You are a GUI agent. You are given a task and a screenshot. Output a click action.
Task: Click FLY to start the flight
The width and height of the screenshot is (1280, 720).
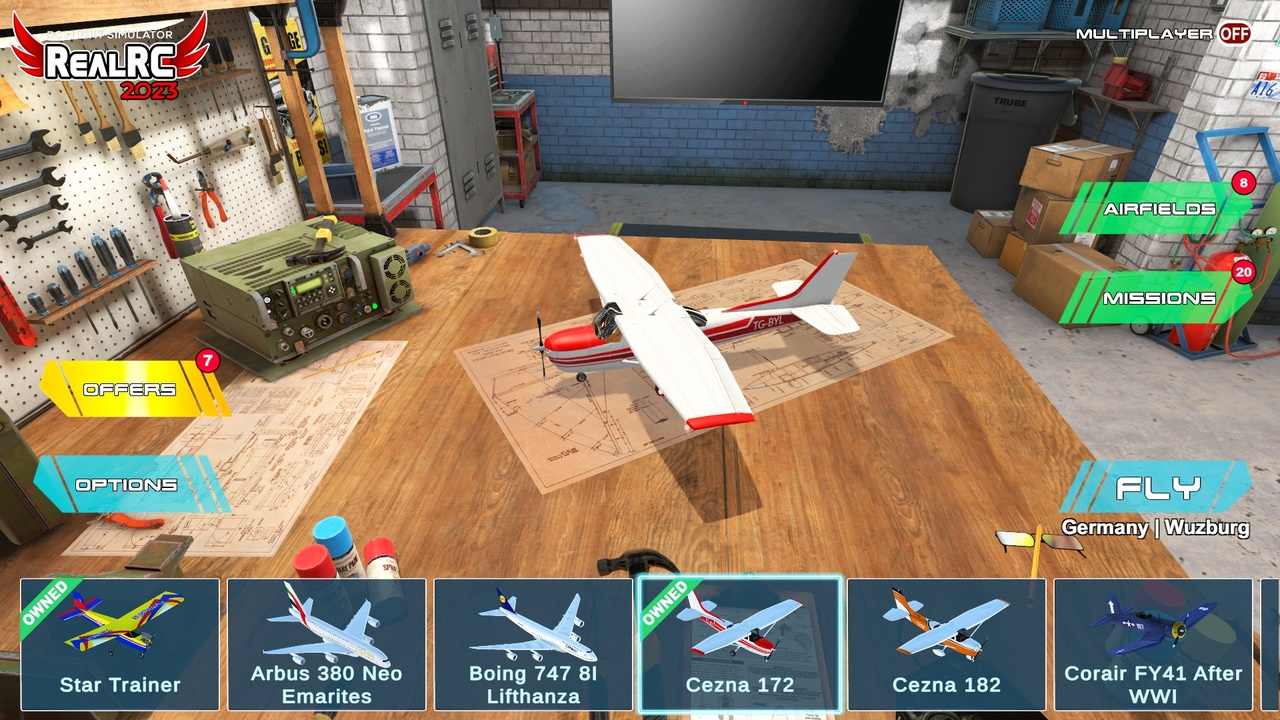(1157, 489)
